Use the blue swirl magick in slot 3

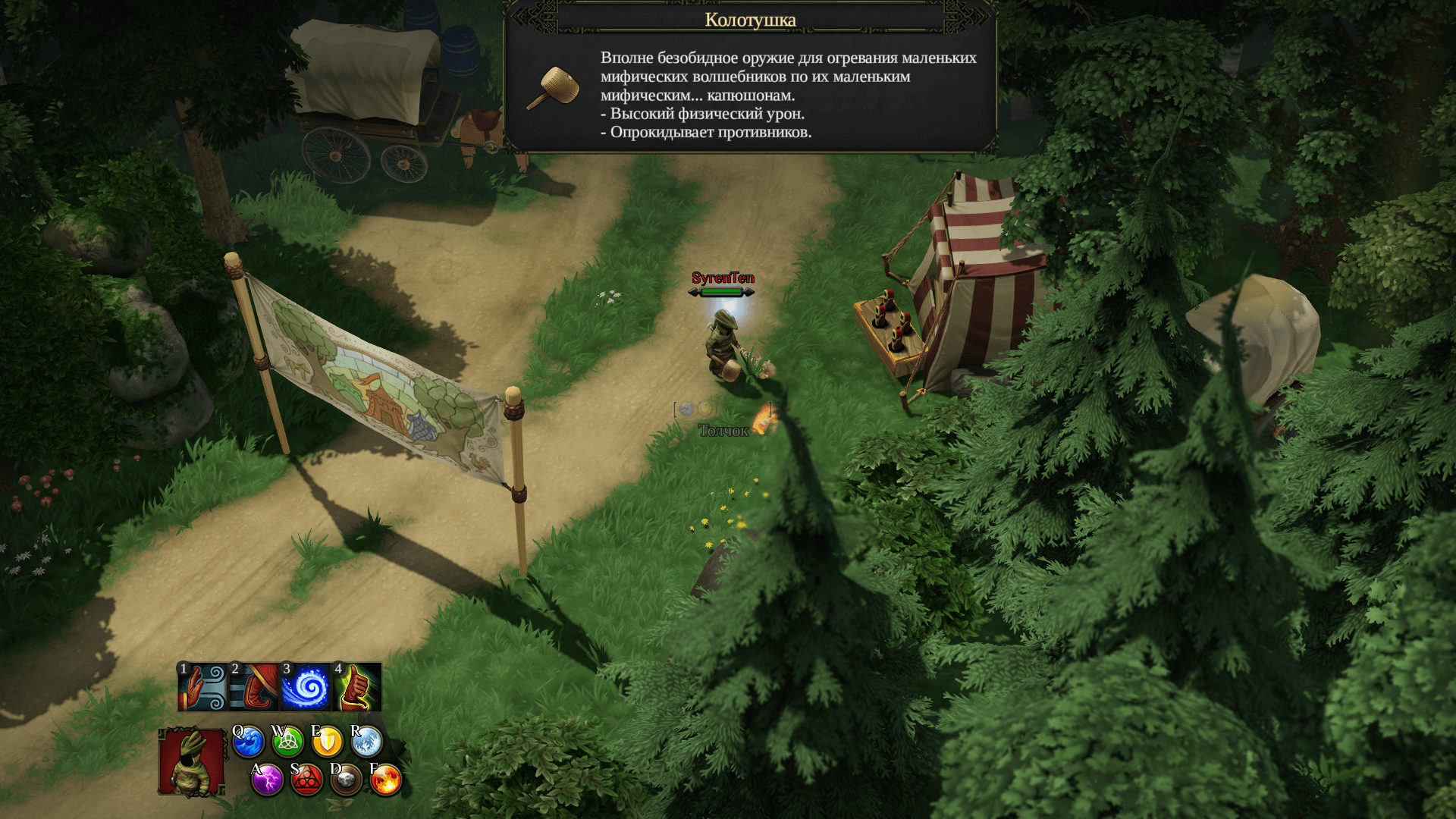306,687
